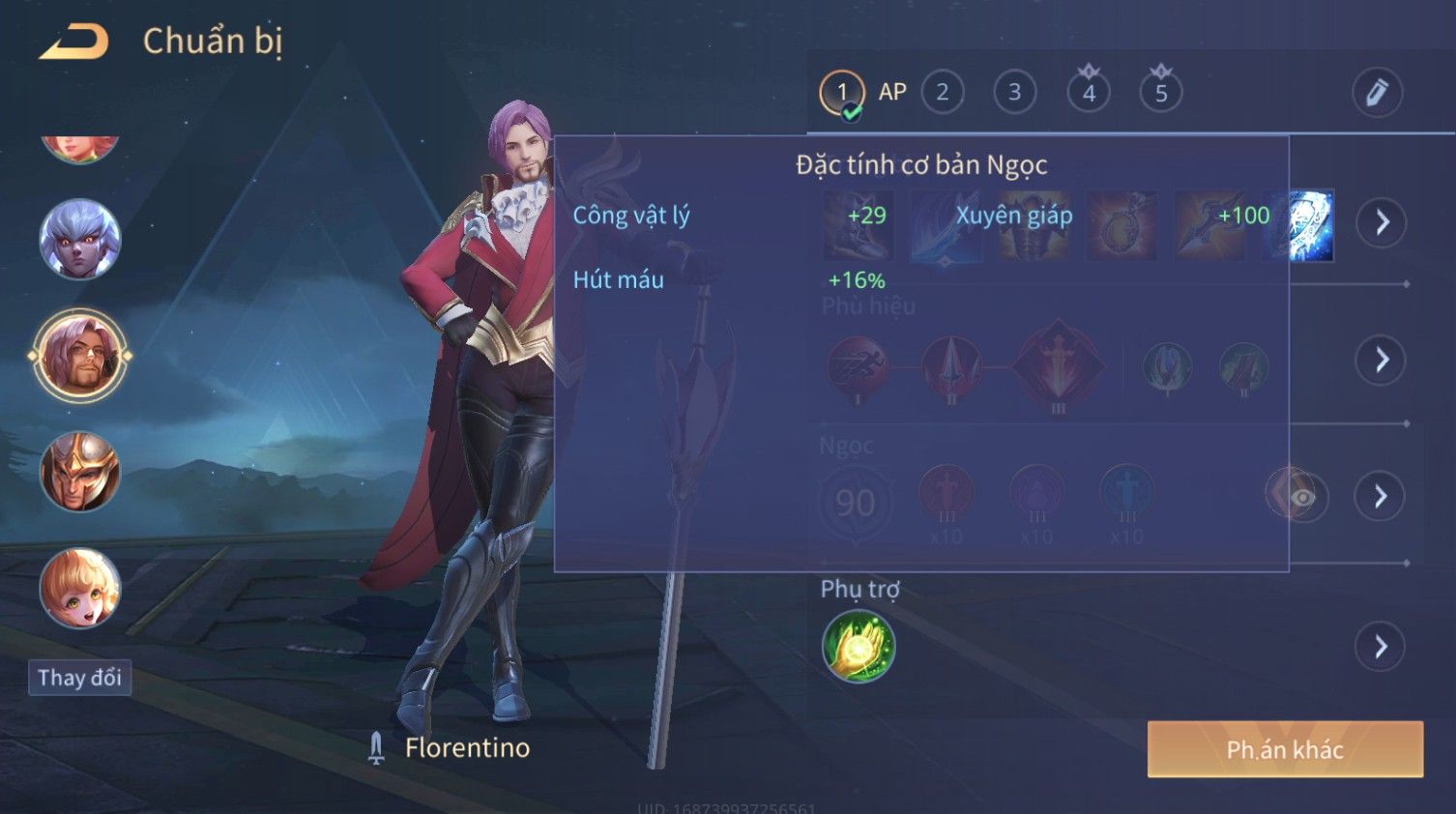This screenshot has width=1456, height=814.
Task: Choose loadout preset 5
Action: (1161, 93)
